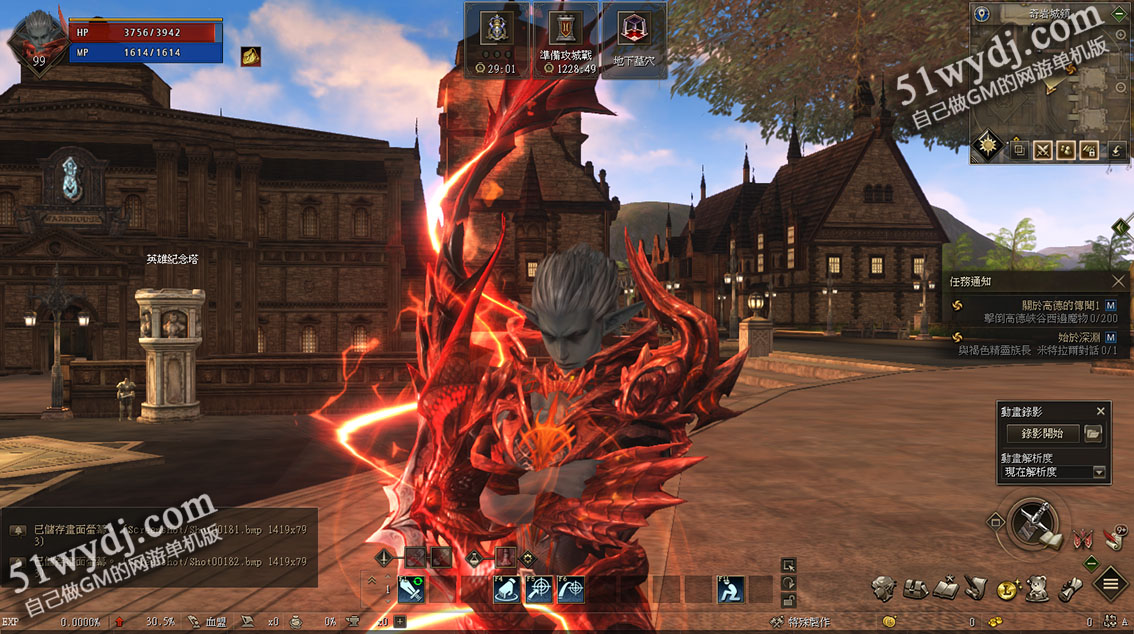The image size is (1134, 634).
Task: Open the gold L coin shop icon
Action: click(x=1006, y=590)
